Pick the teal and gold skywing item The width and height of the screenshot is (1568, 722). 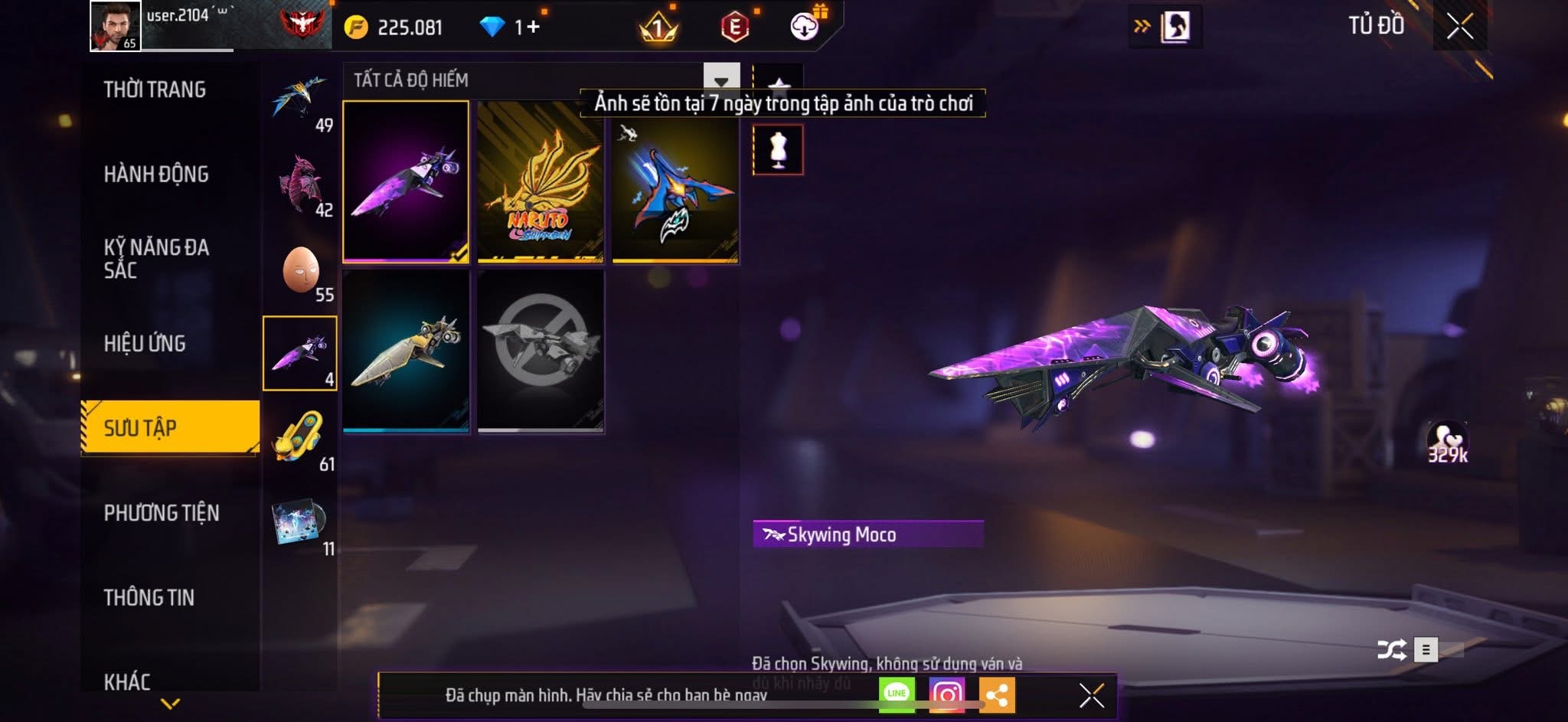406,351
